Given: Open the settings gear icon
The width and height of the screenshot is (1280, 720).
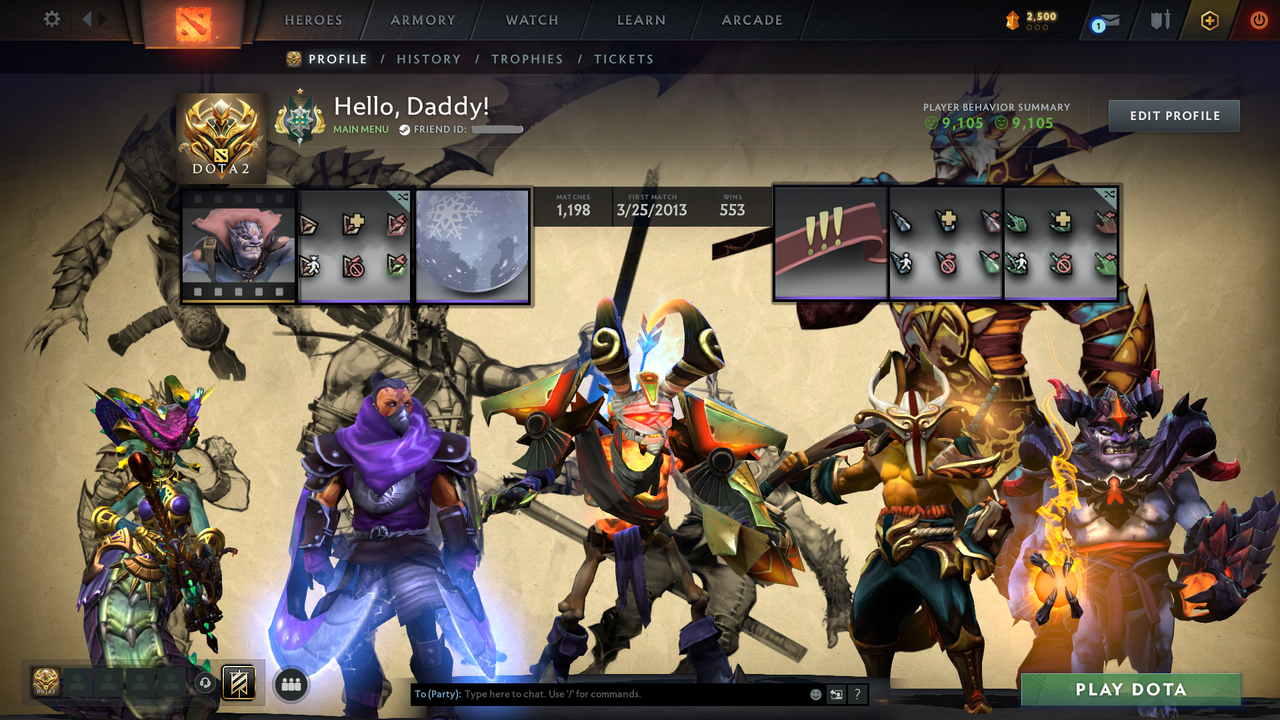Looking at the screenshot, I should (52, 19).
